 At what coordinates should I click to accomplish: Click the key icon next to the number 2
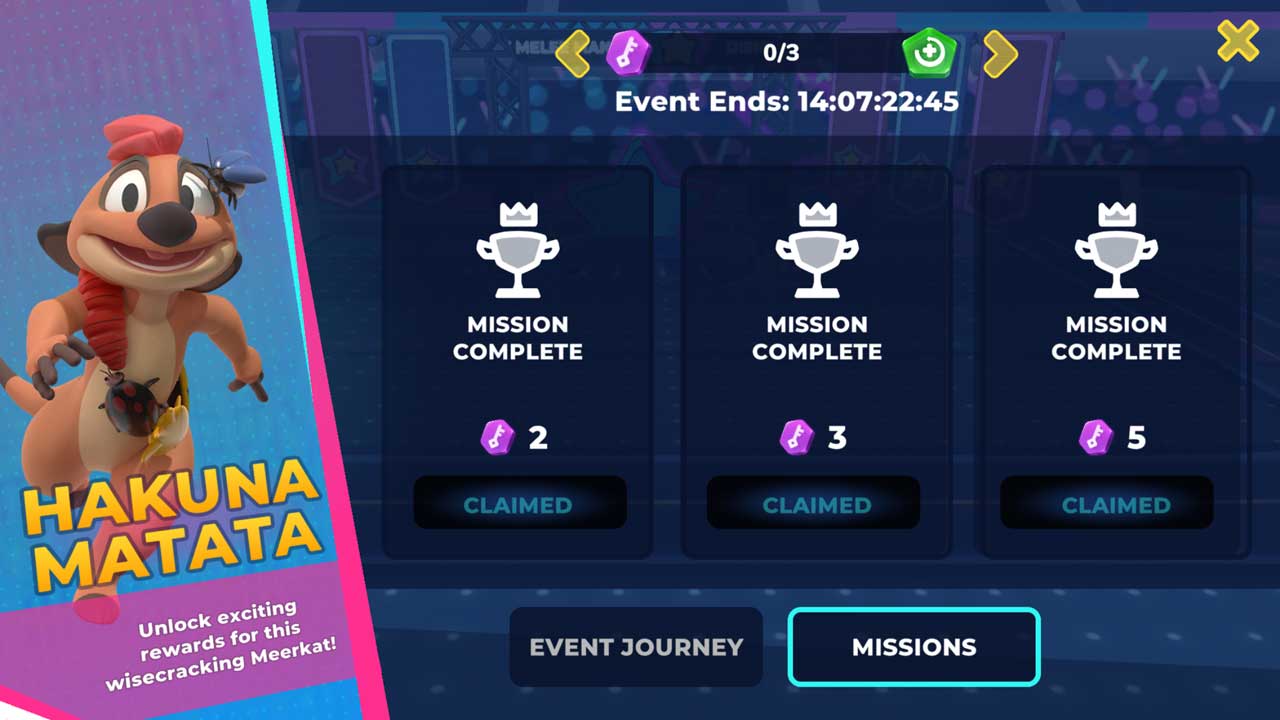click(x=497, y=437)
